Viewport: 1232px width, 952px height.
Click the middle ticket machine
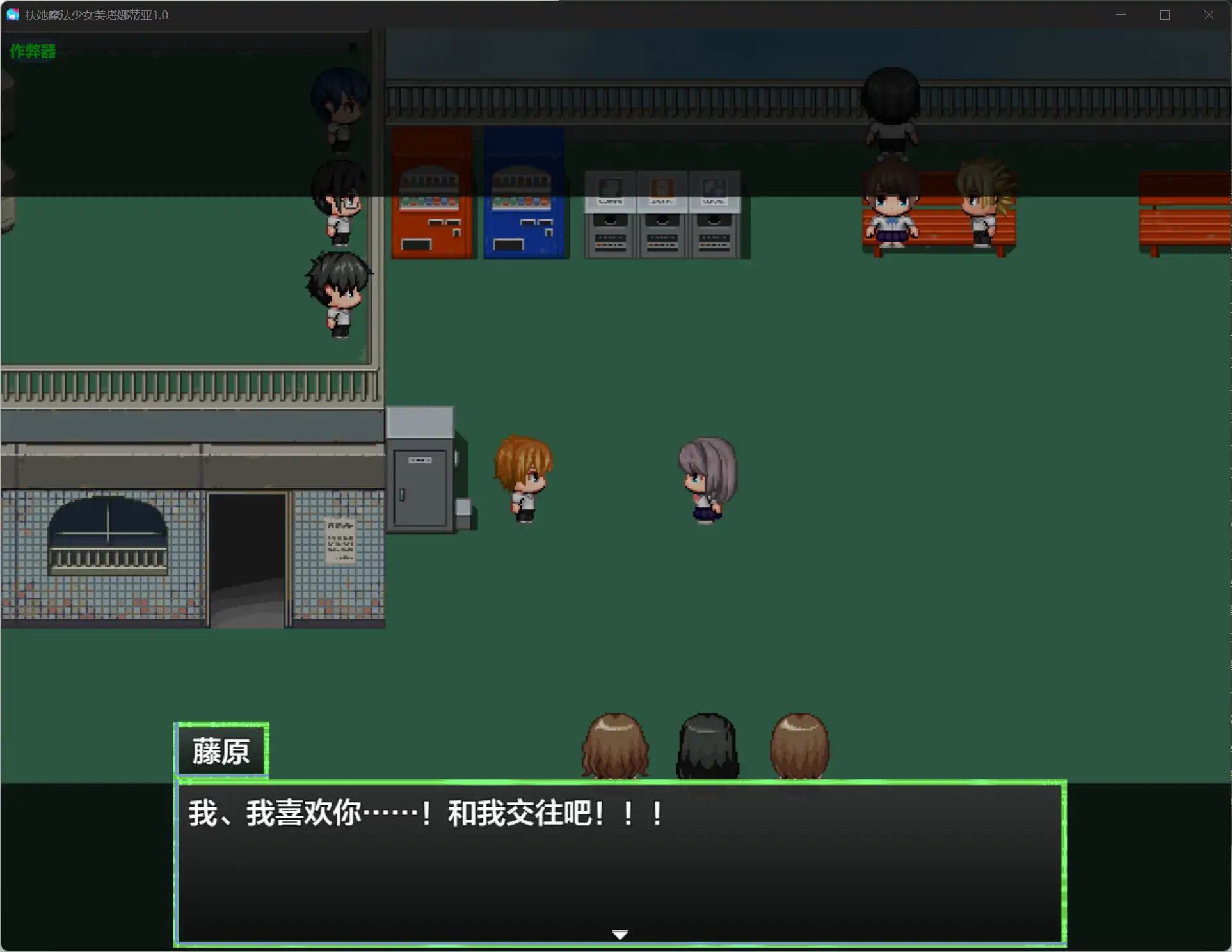[663, 211]
